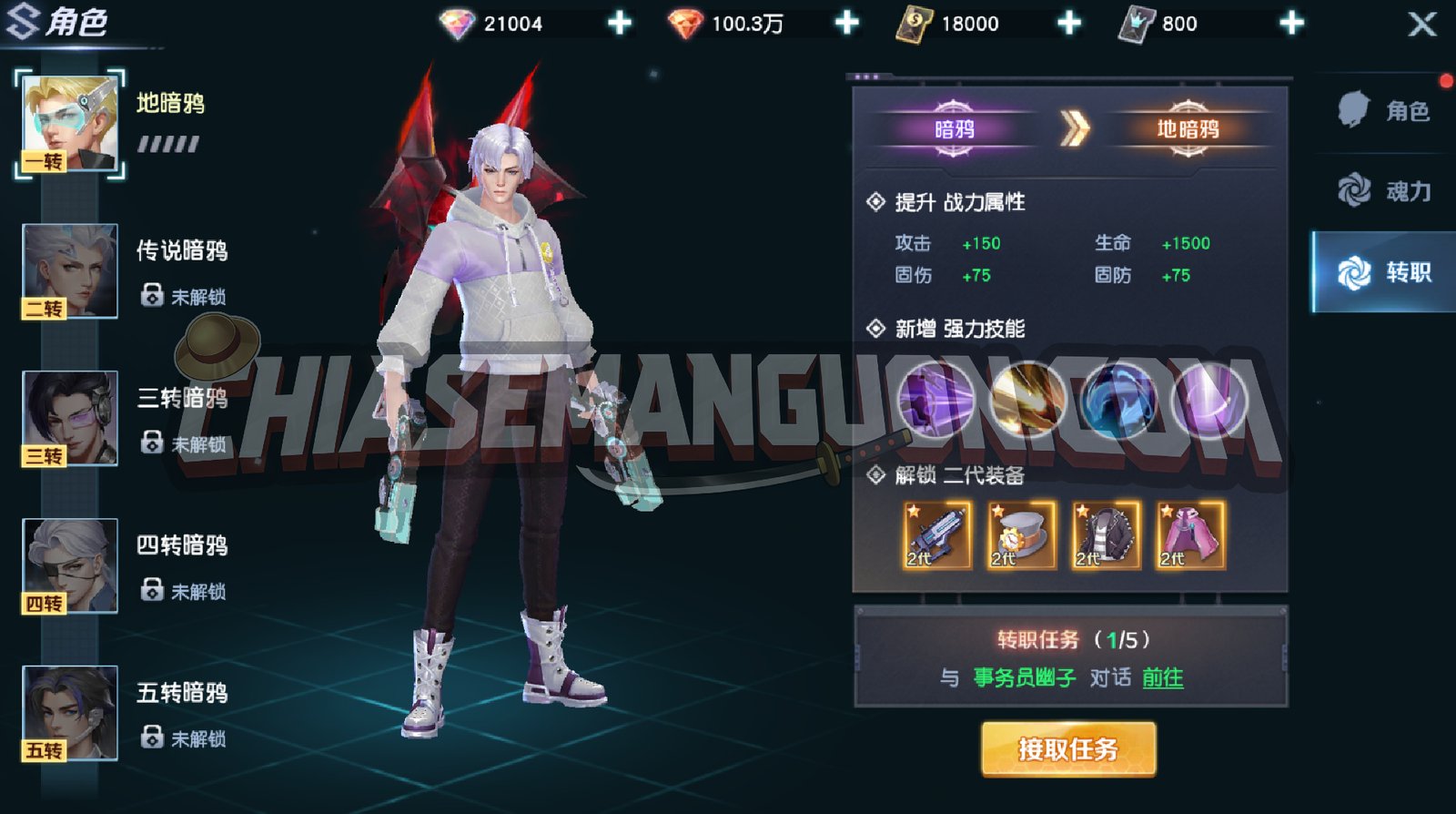View the second-gen pistol equipment slot
The width and height of the screenshot is (1456, 814).
(x=937, y=536)
